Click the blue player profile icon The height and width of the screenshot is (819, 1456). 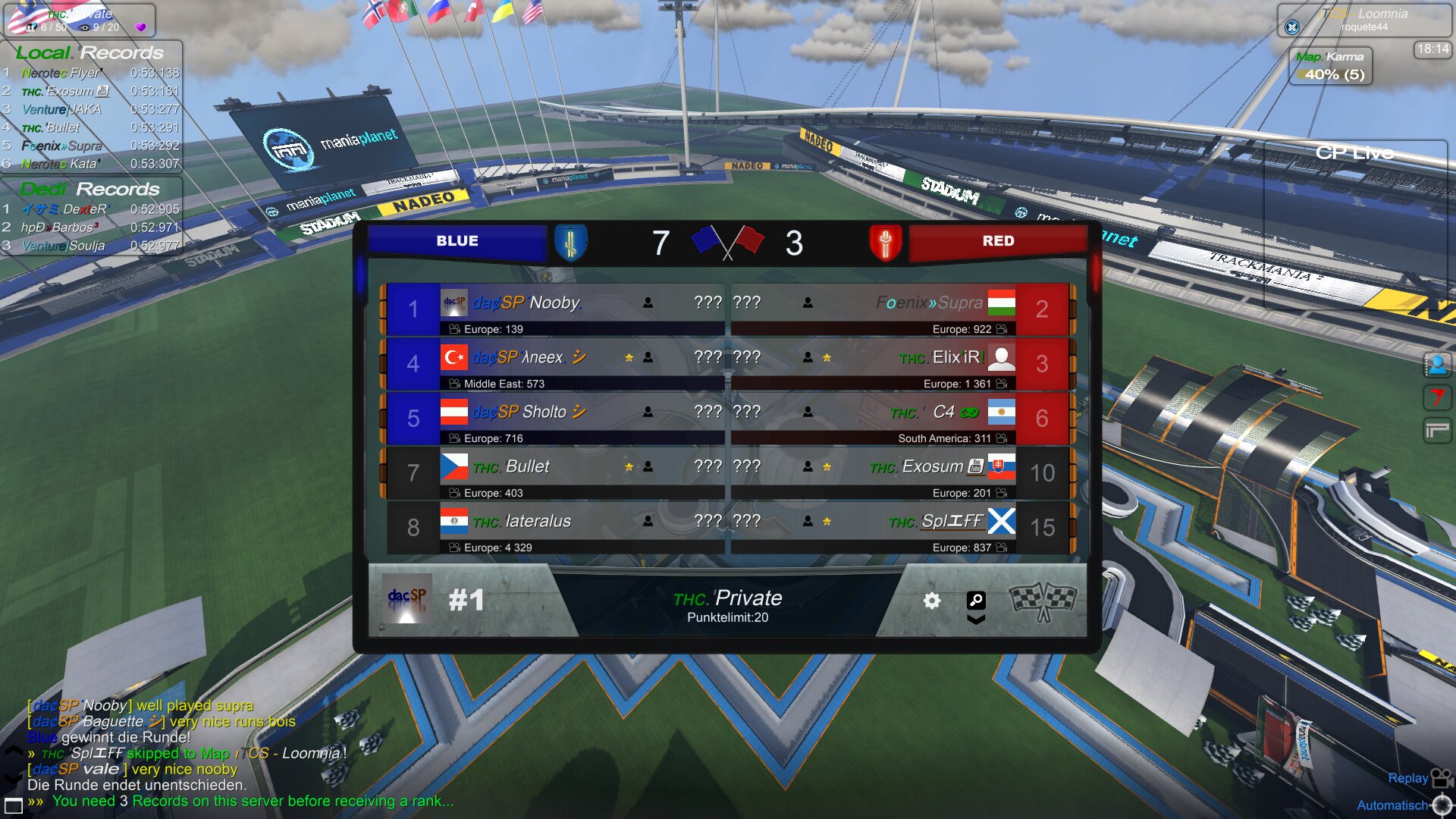tap(1436, 366)
